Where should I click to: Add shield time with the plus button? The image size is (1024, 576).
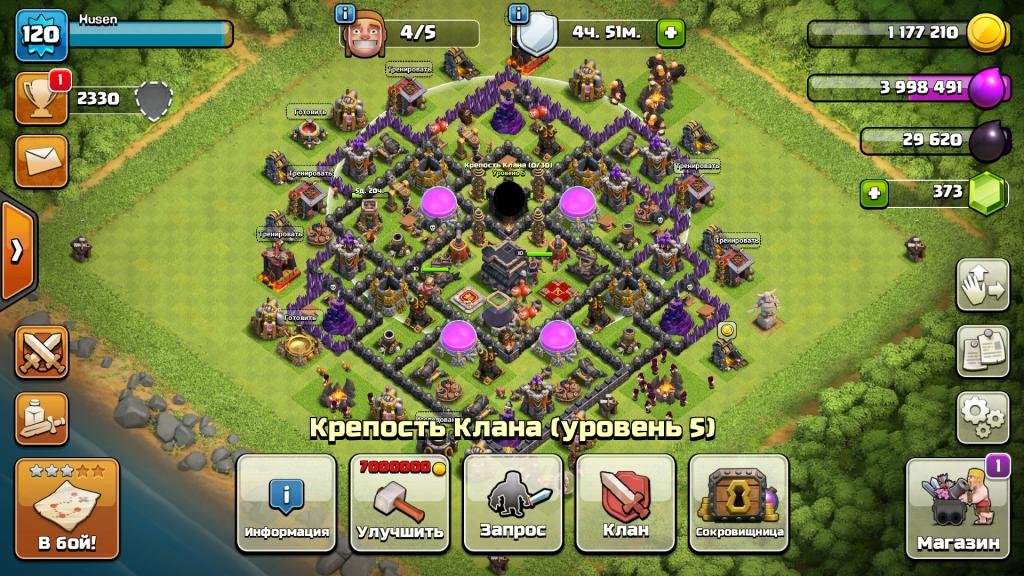670,33
